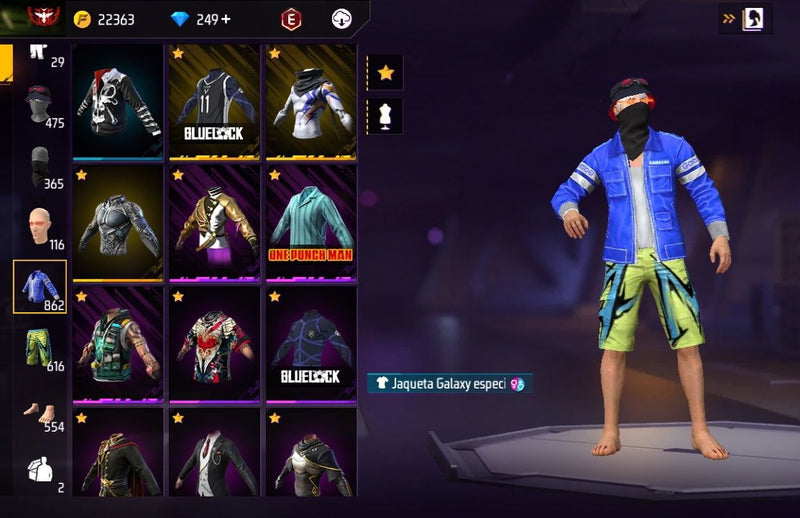Pick the white top with black scarf
The image size is (800, 518).
(x=310, y=101)
